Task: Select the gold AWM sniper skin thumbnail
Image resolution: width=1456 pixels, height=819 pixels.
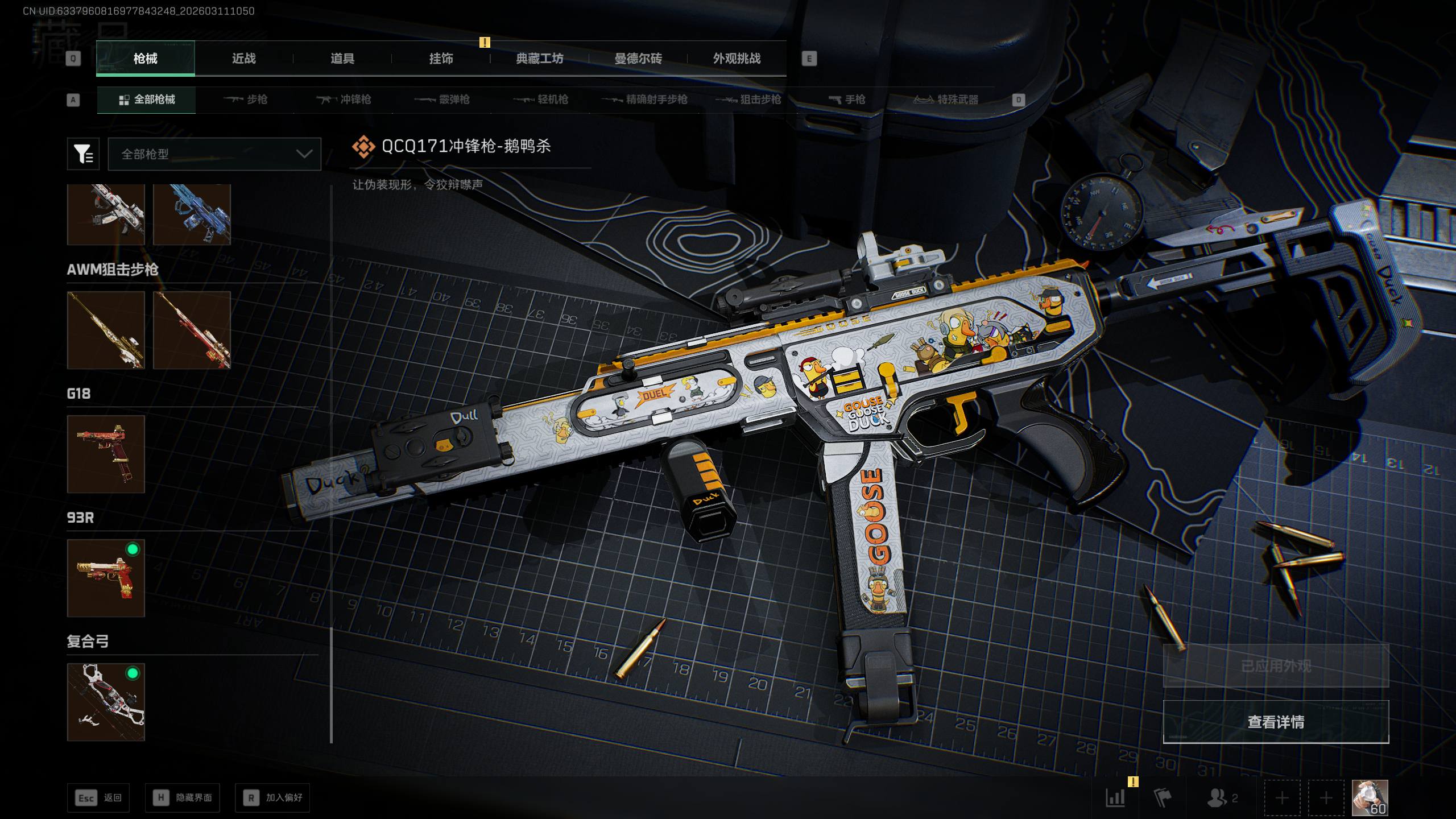Action: pos(106,330)
